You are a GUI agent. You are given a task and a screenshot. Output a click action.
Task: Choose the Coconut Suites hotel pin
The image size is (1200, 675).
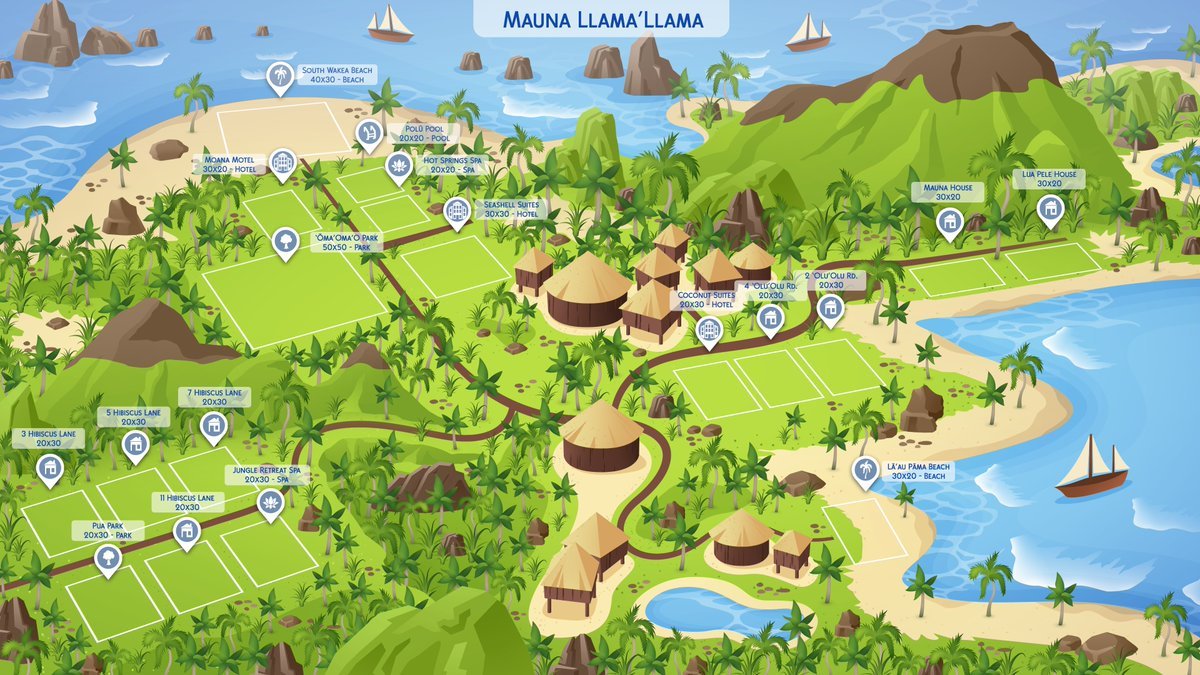point(709,329)
